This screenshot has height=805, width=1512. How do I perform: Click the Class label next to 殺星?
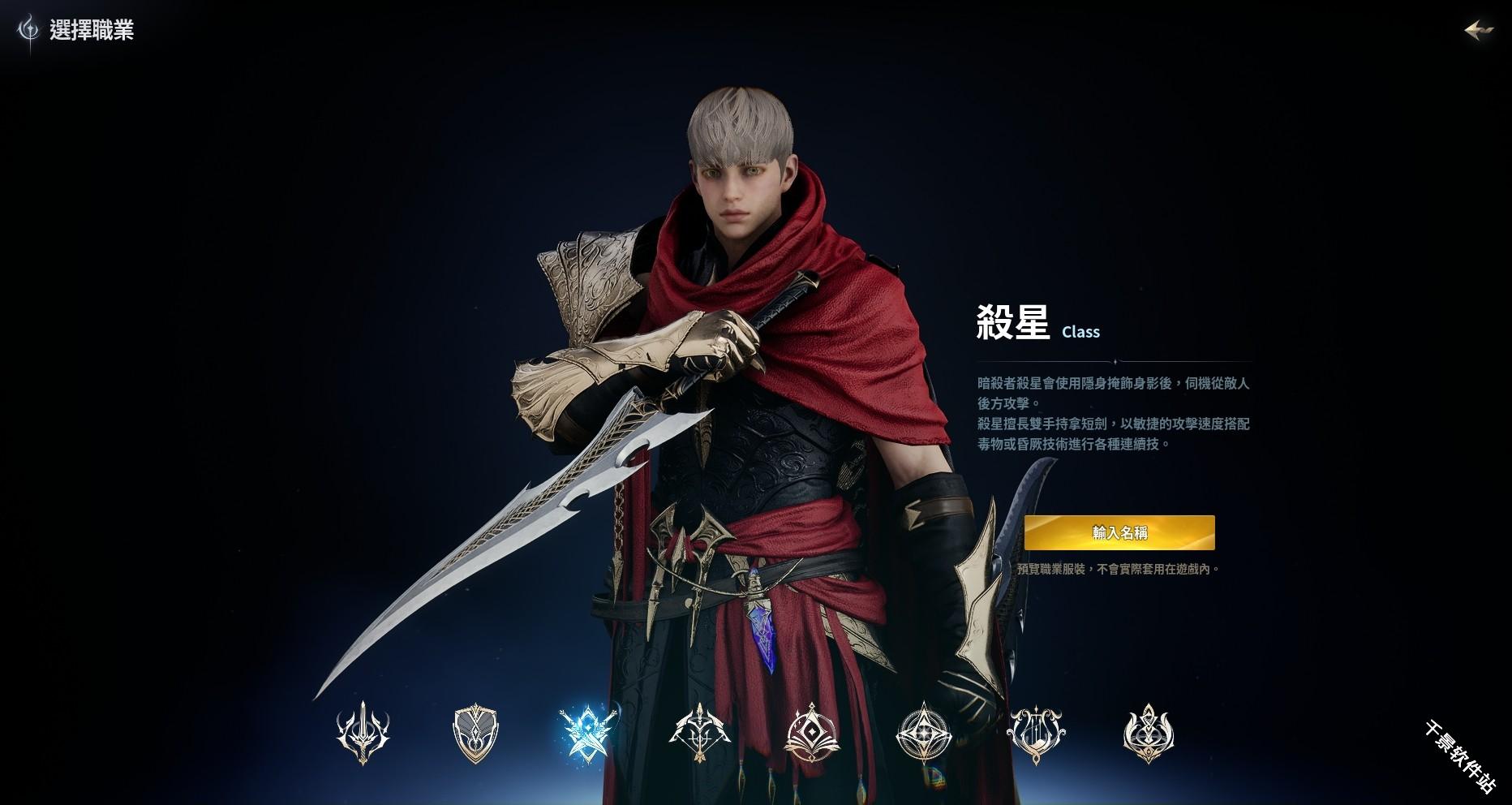coord(1080,332)
